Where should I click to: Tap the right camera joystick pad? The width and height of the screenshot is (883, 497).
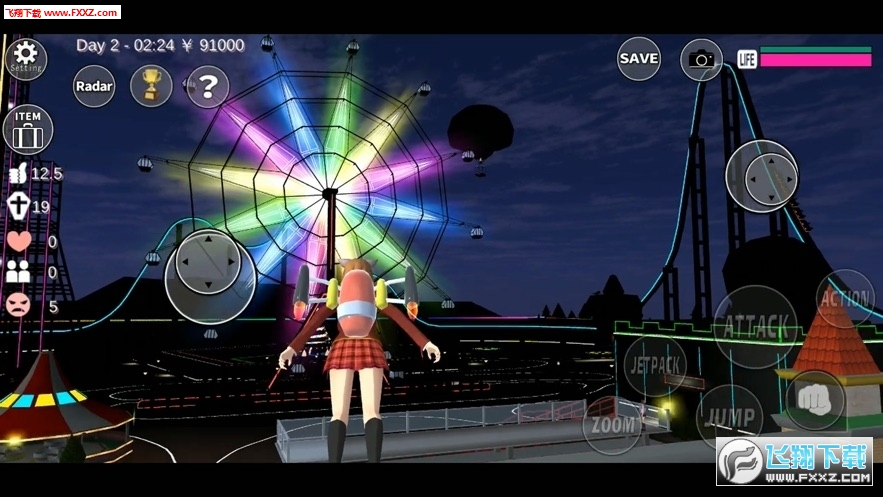tap(761, 177)
